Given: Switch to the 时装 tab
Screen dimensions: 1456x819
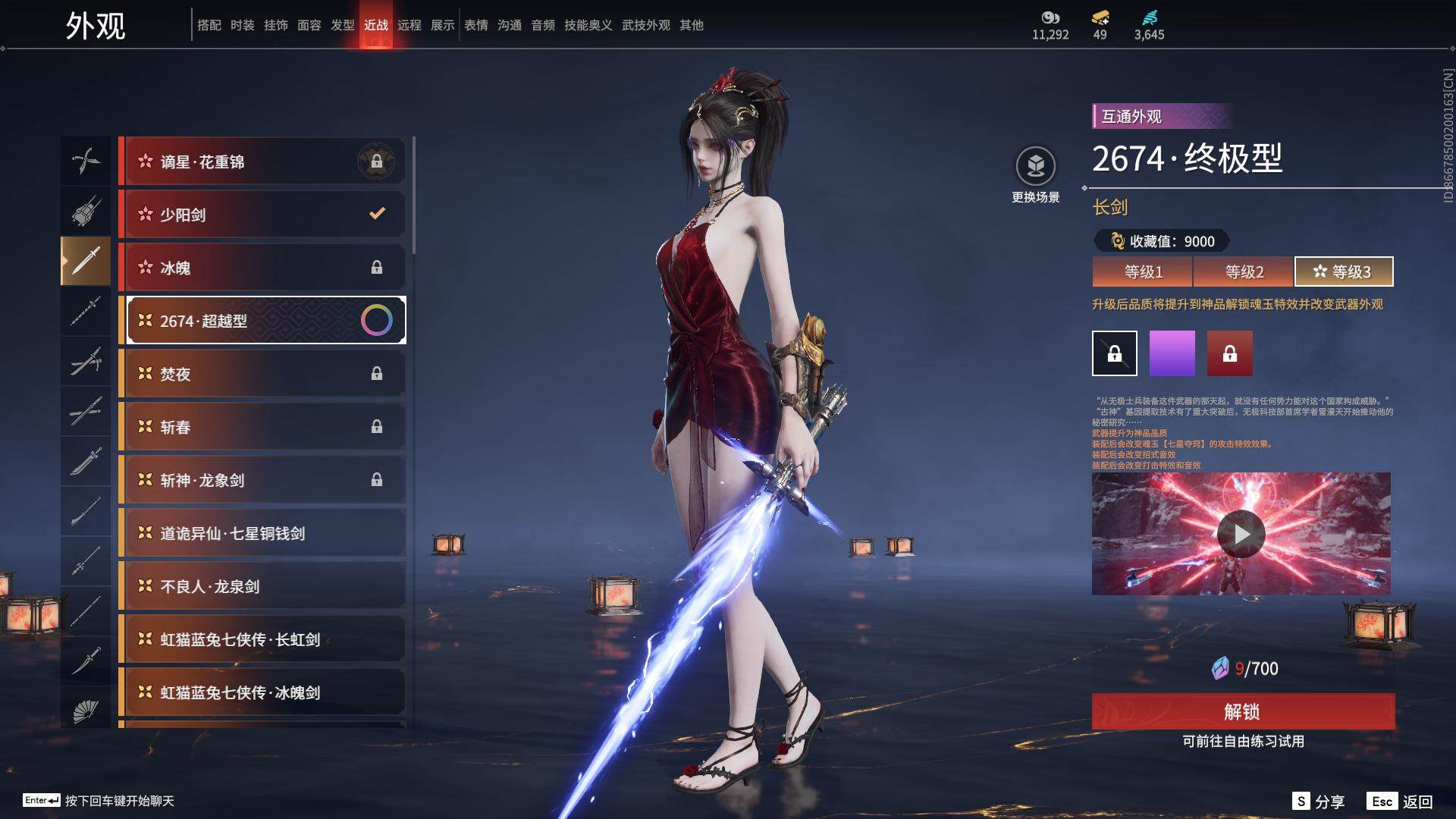Looking at the screenshot, I should coord(243,25).
